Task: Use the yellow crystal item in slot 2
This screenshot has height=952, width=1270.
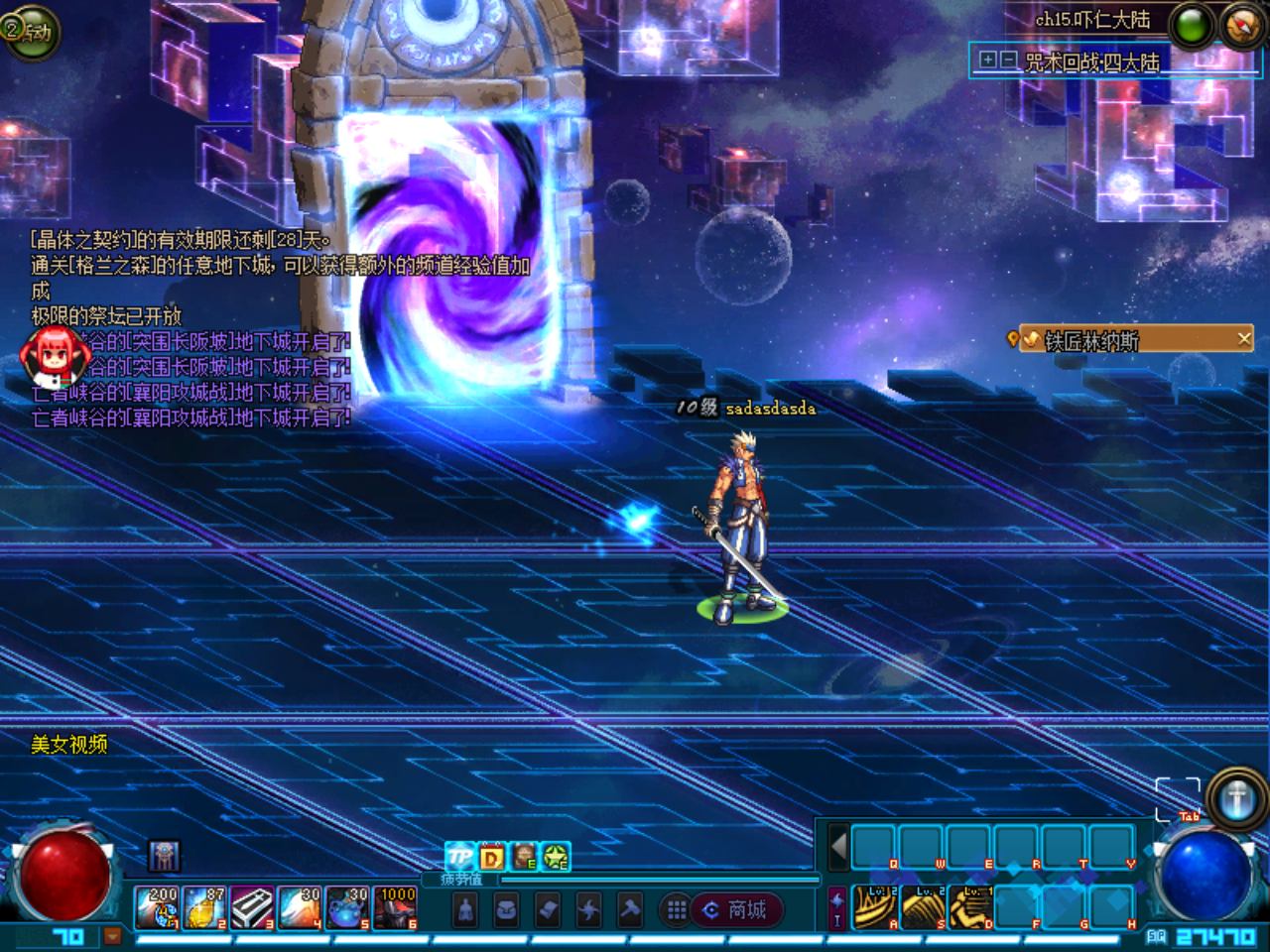Action: click(x=204, y=908)
